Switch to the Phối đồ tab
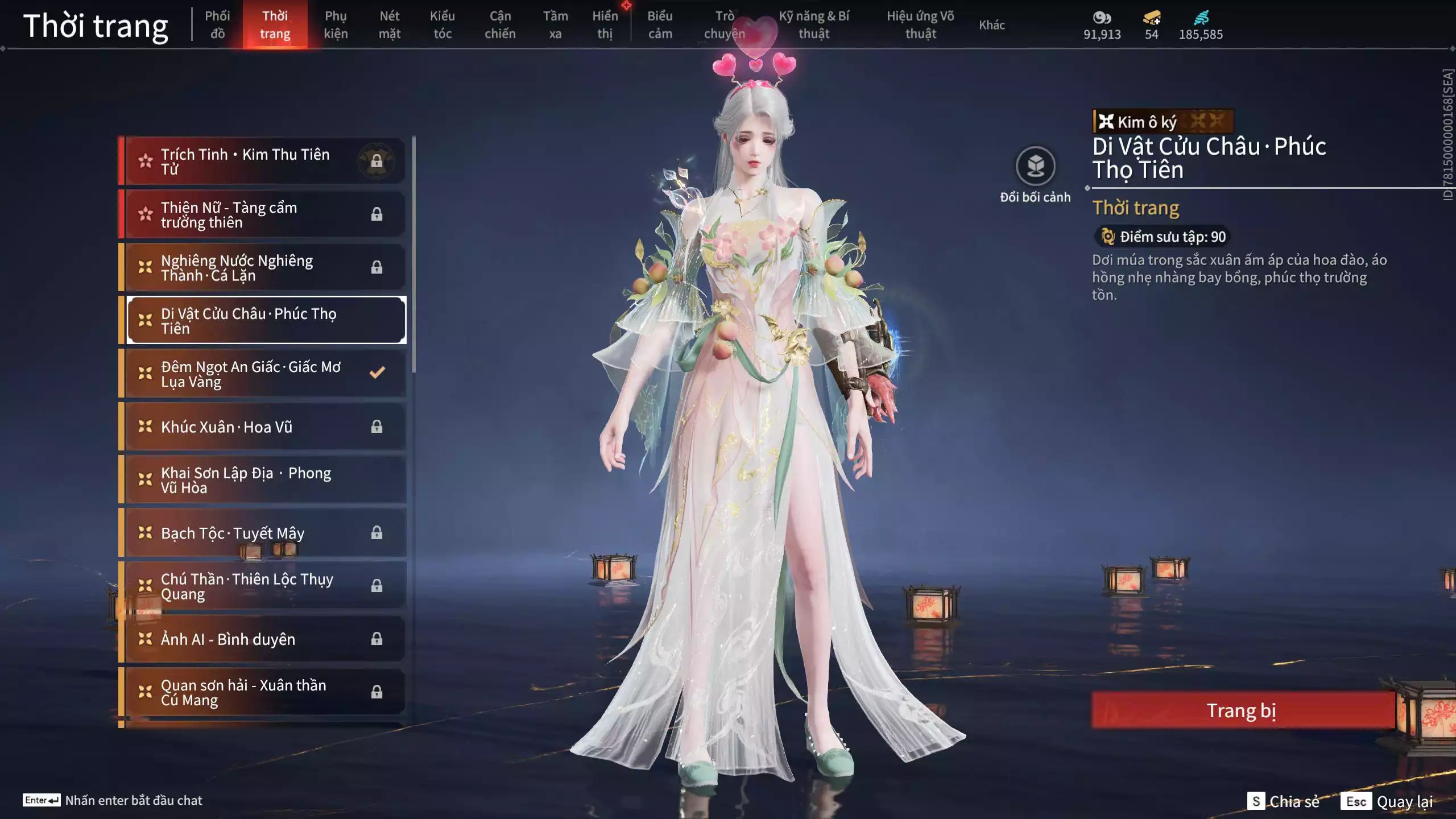The width and height of the screenshot is (1456, 819). click(217, 24)
